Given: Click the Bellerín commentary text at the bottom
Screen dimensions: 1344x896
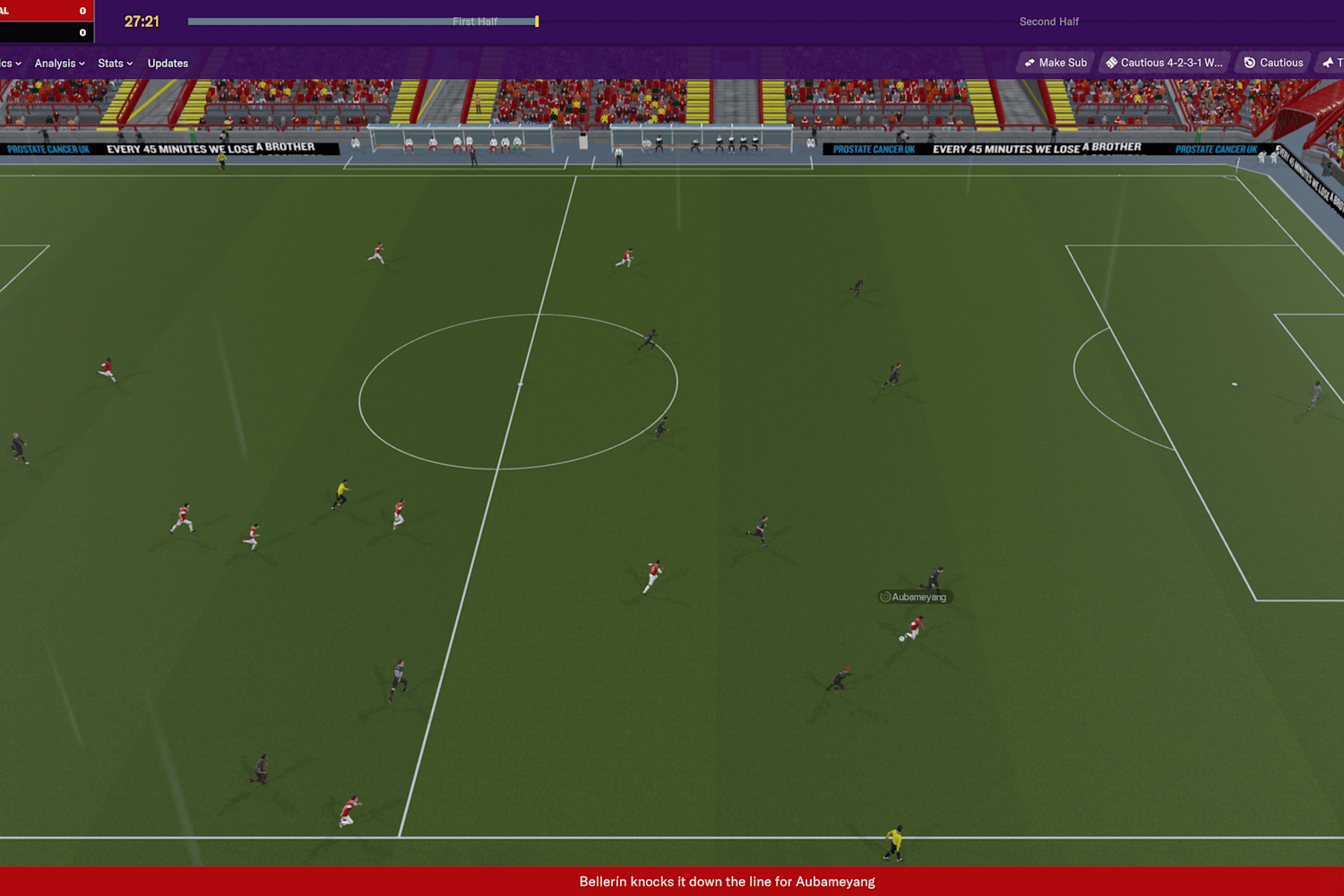Looking at the screenshot, I should 726,882.
